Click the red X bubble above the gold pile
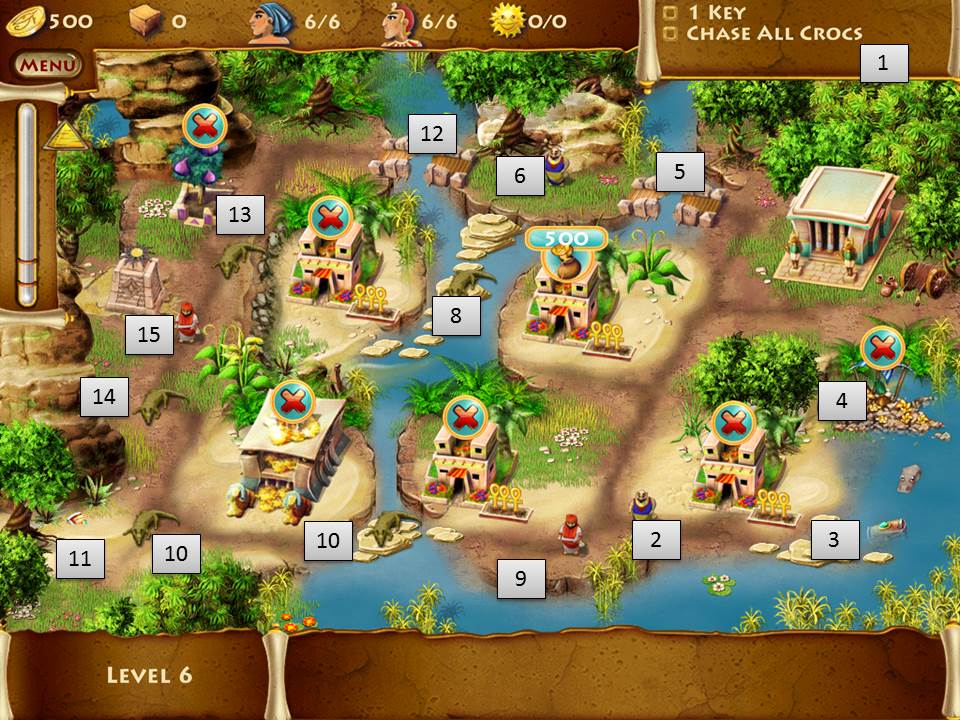 pos(881,348)
